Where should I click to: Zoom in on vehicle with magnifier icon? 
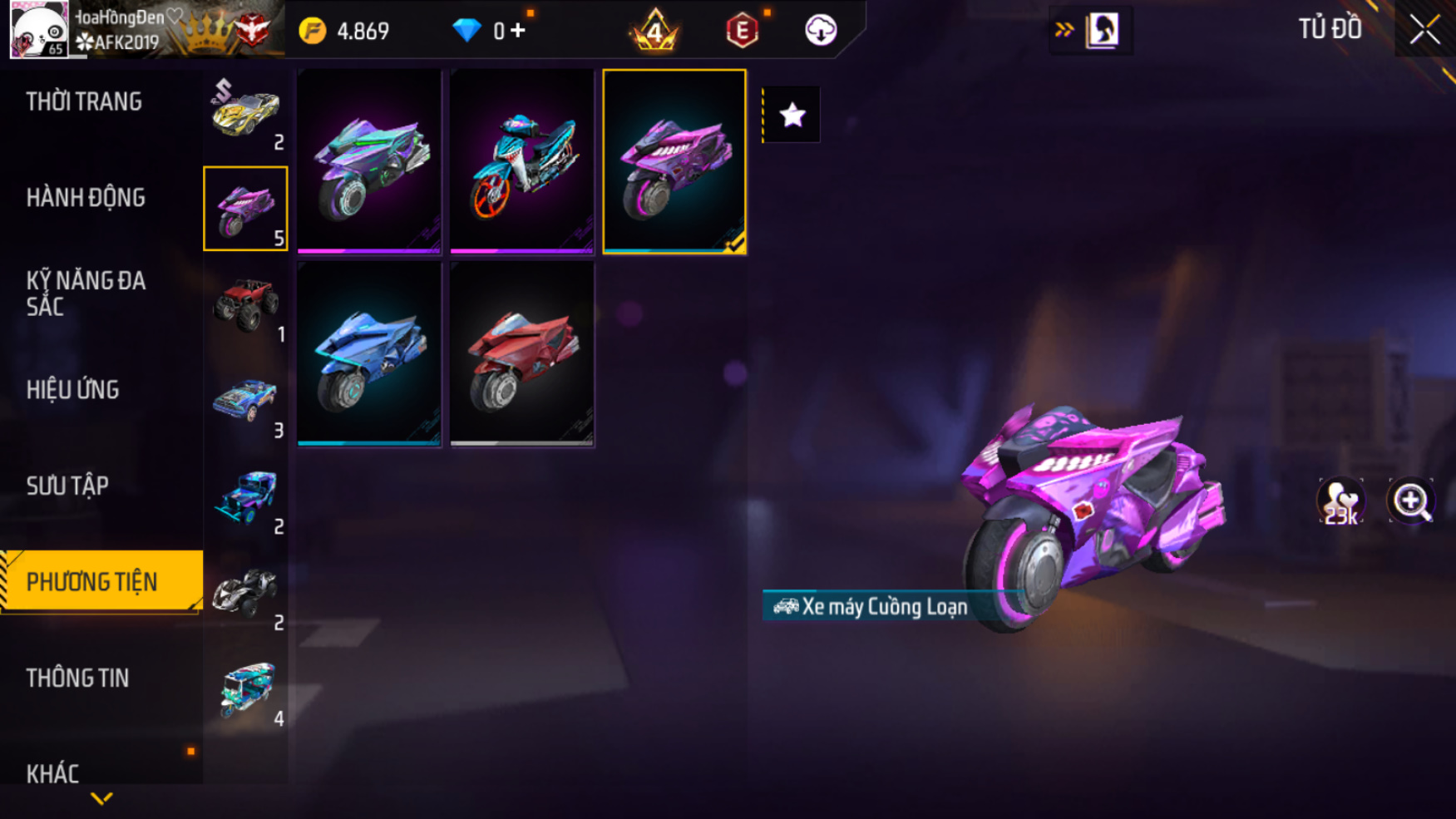click(1411, 501)
